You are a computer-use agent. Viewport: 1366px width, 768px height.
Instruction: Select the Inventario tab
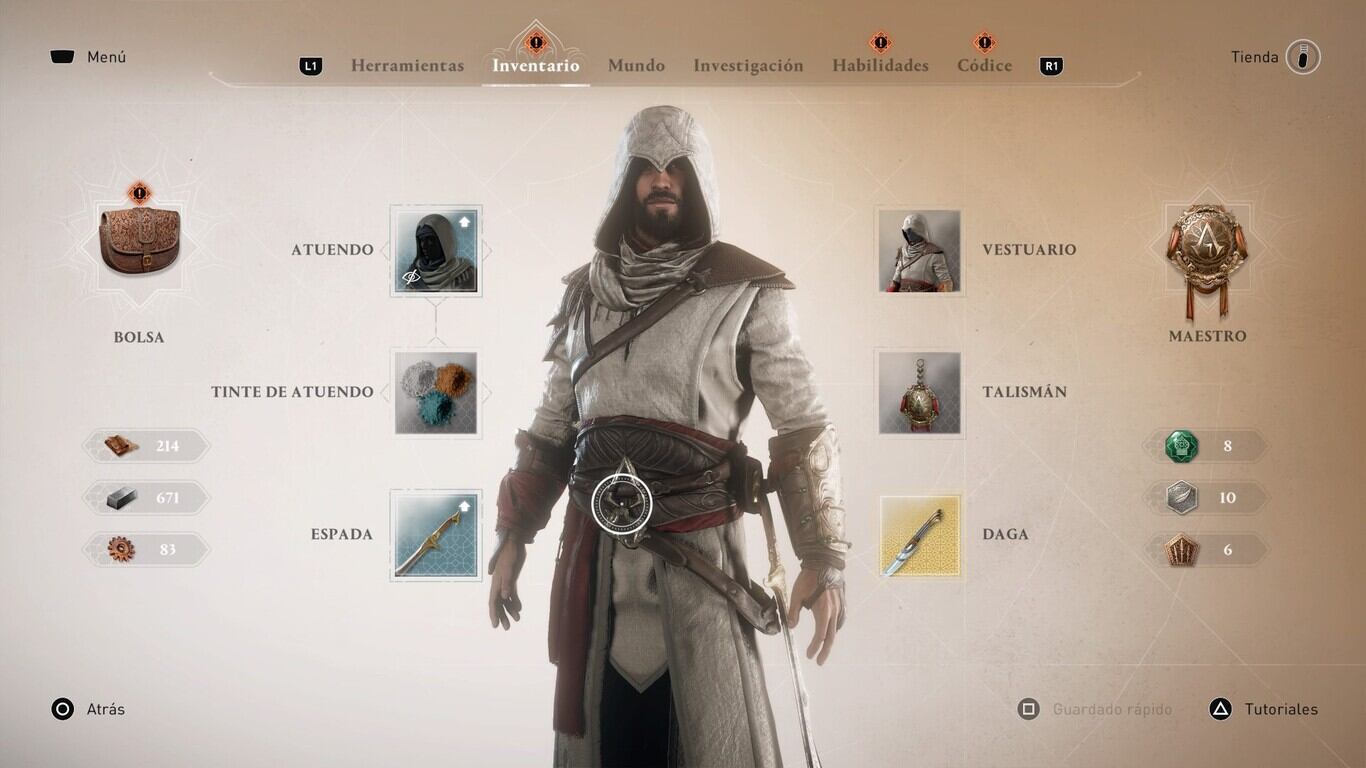pyautogui.click(x=535, y=66)
